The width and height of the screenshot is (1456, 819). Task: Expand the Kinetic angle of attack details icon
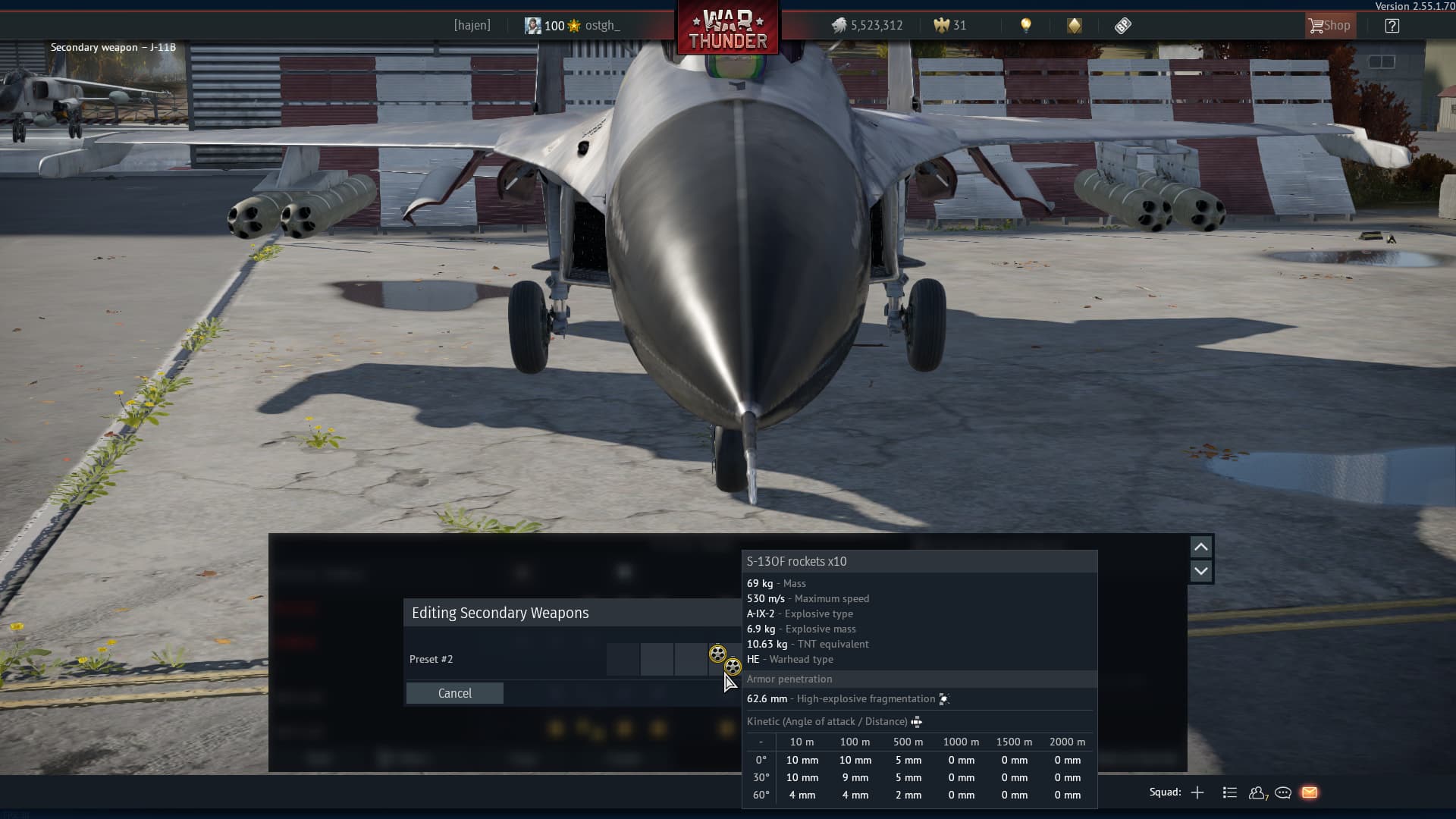pyautogui.click(x=916, y=721)
